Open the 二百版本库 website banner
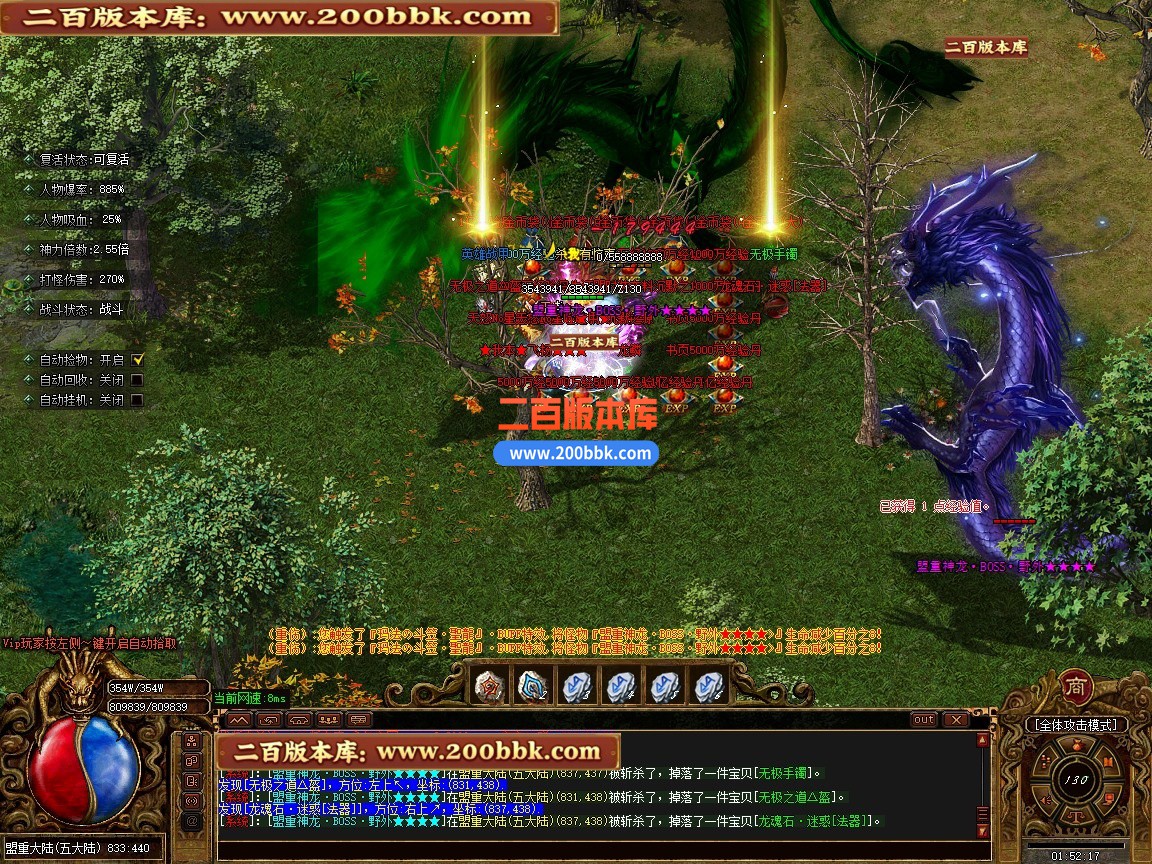The image size is (1152, 864). (279, 17)
